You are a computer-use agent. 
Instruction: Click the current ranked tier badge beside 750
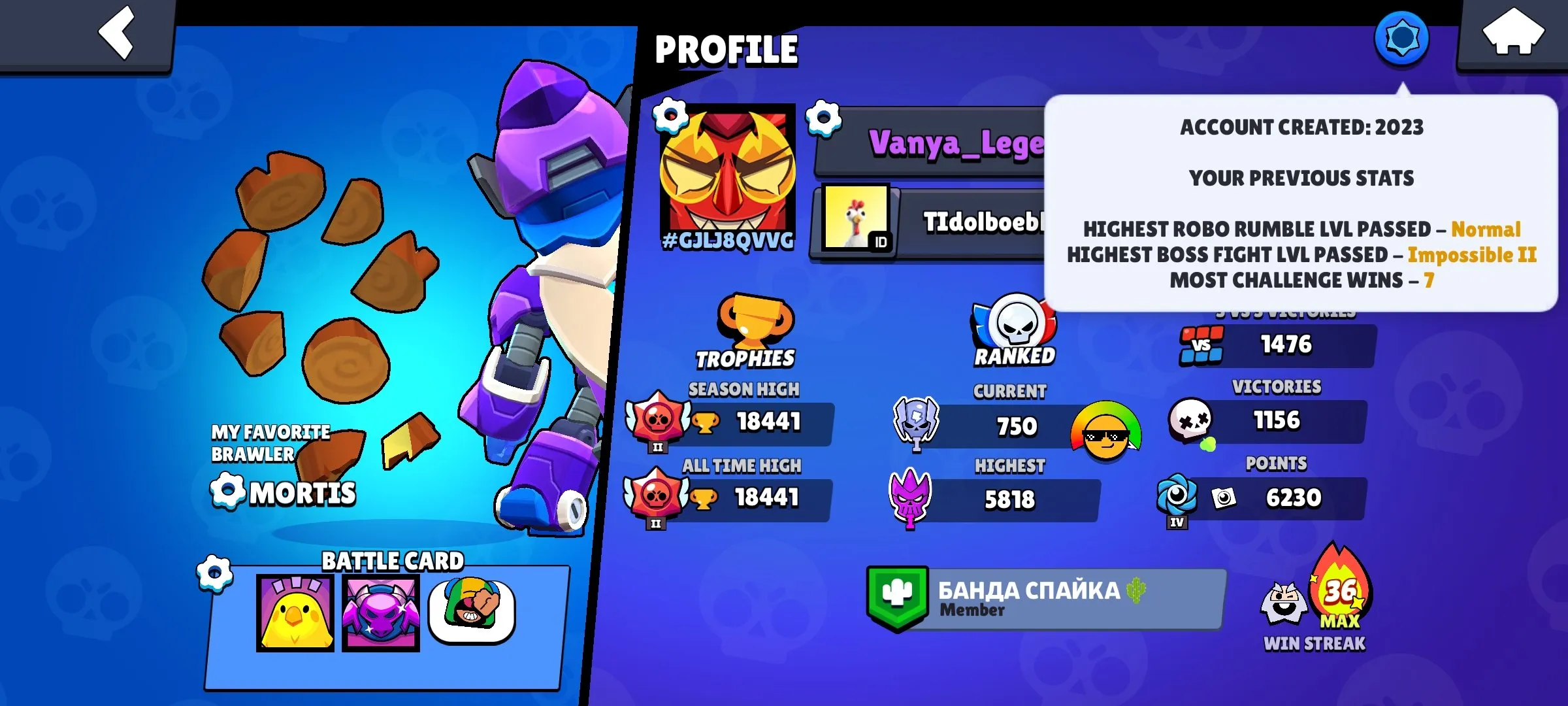click(x=917, y=424)
